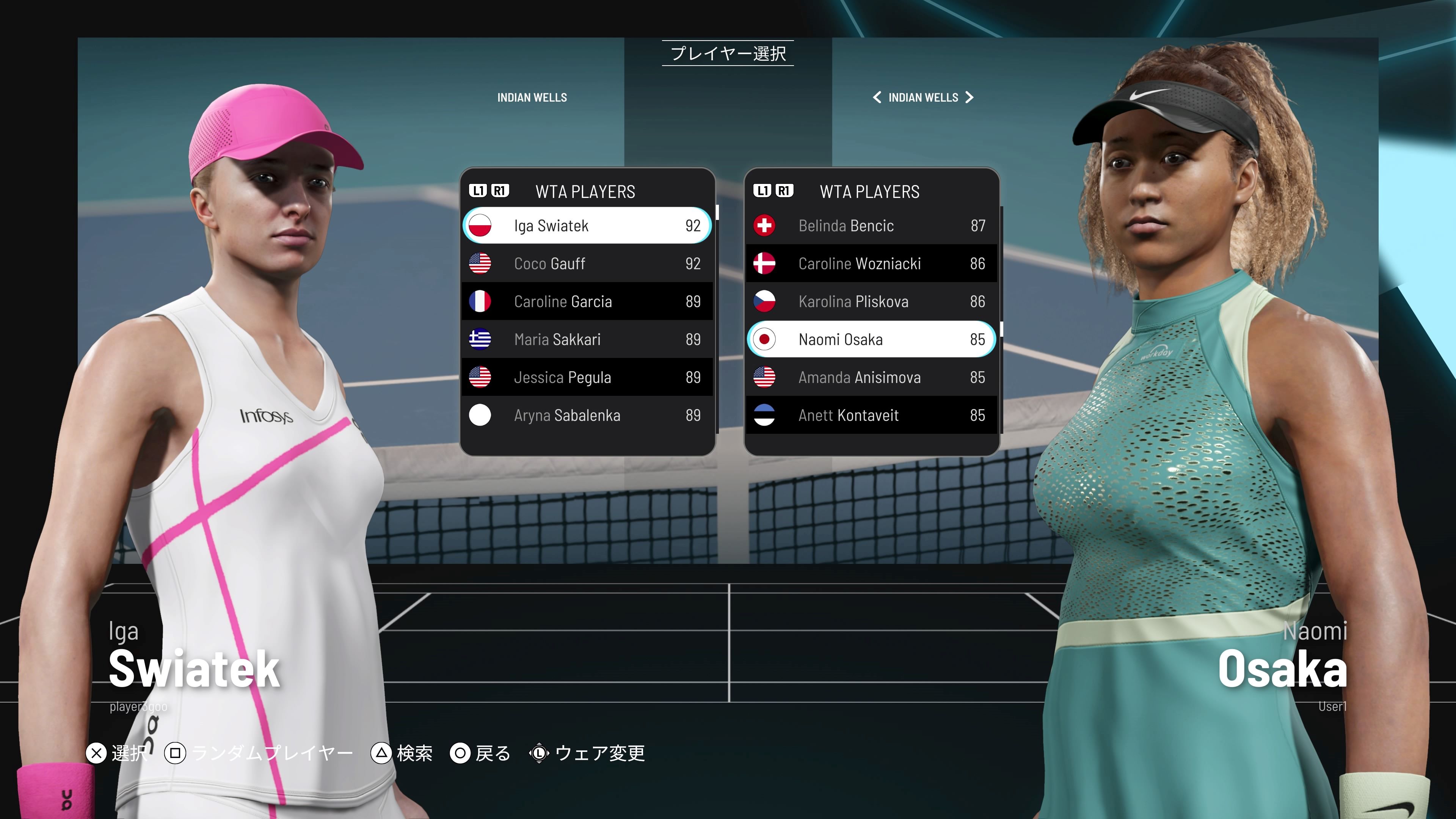The width and height of the screenshot is (1456, 819).
Task: Pick Belinda Bencic as opponent
Action: 871,226
